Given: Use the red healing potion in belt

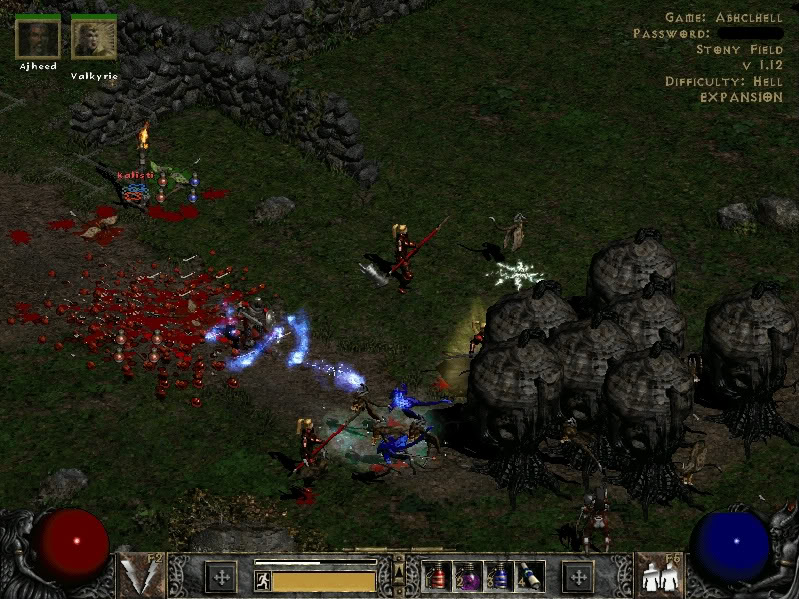Looking at the screenshot, I should click(x=438, y=576).
